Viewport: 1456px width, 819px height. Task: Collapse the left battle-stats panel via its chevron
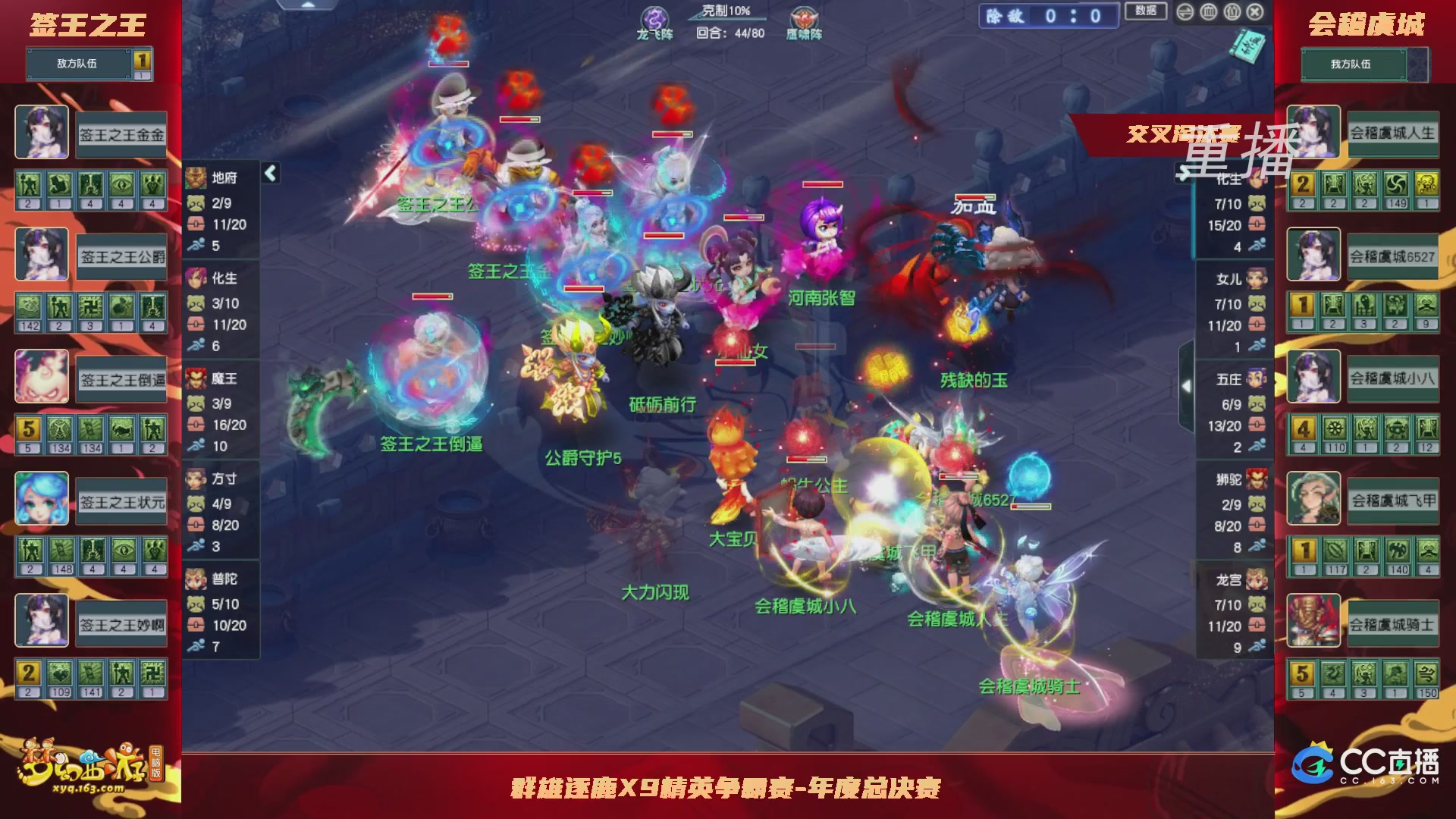click(x=269, y=173)
